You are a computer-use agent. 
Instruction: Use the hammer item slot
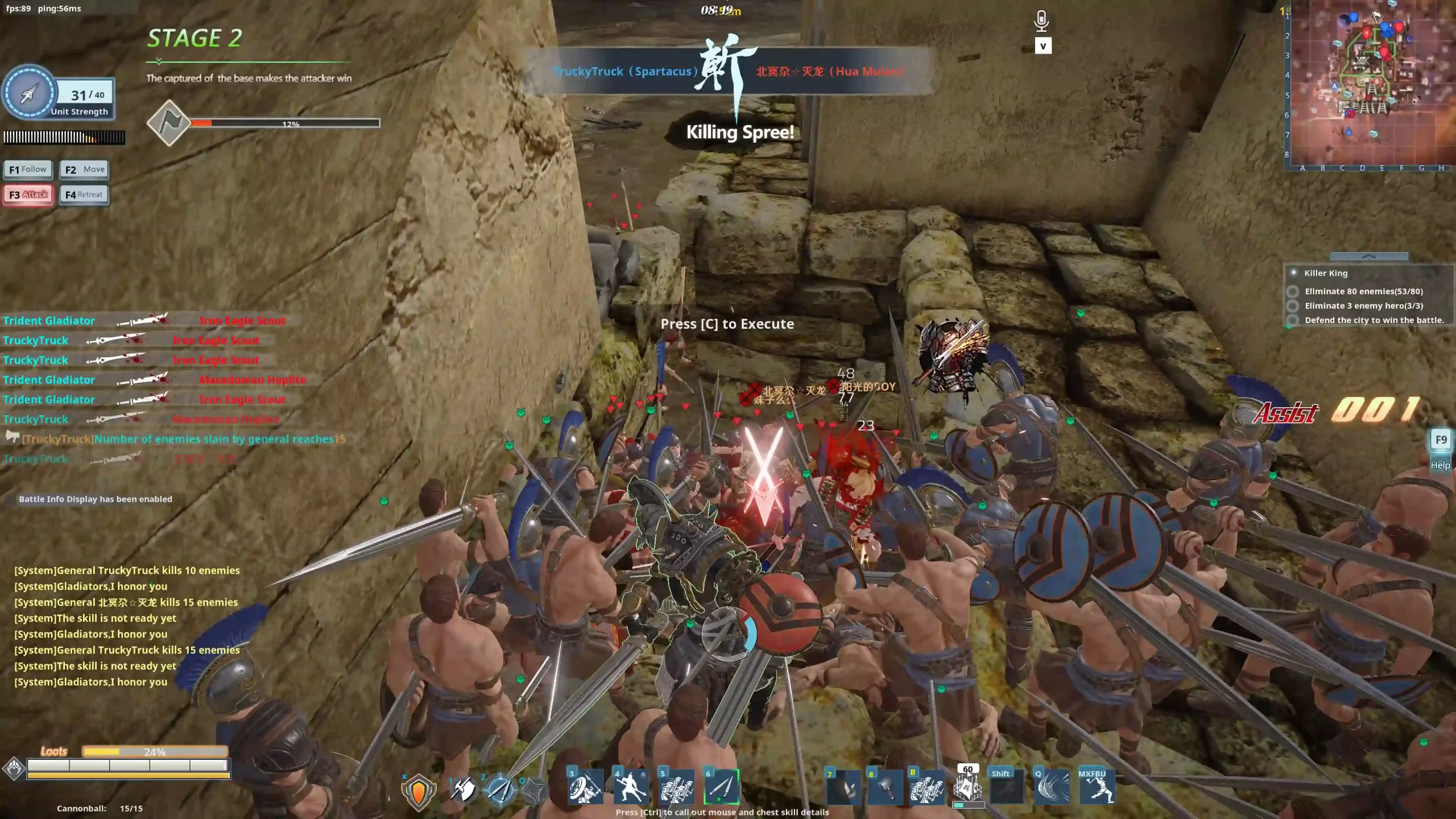pos(886,788)
